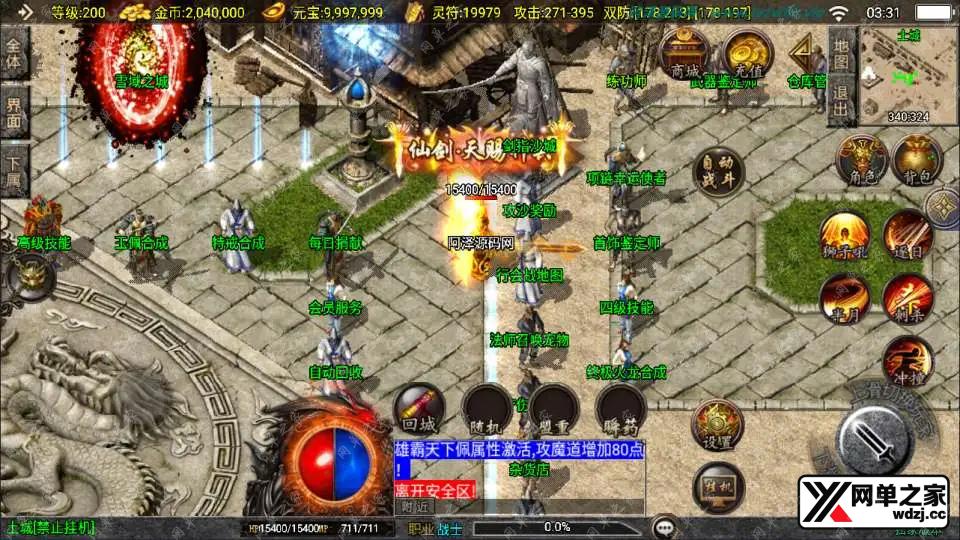This screenshot has width=960, height=540.
Task: Open the 设置 settings icon
Action: click(x=717, y=425)
